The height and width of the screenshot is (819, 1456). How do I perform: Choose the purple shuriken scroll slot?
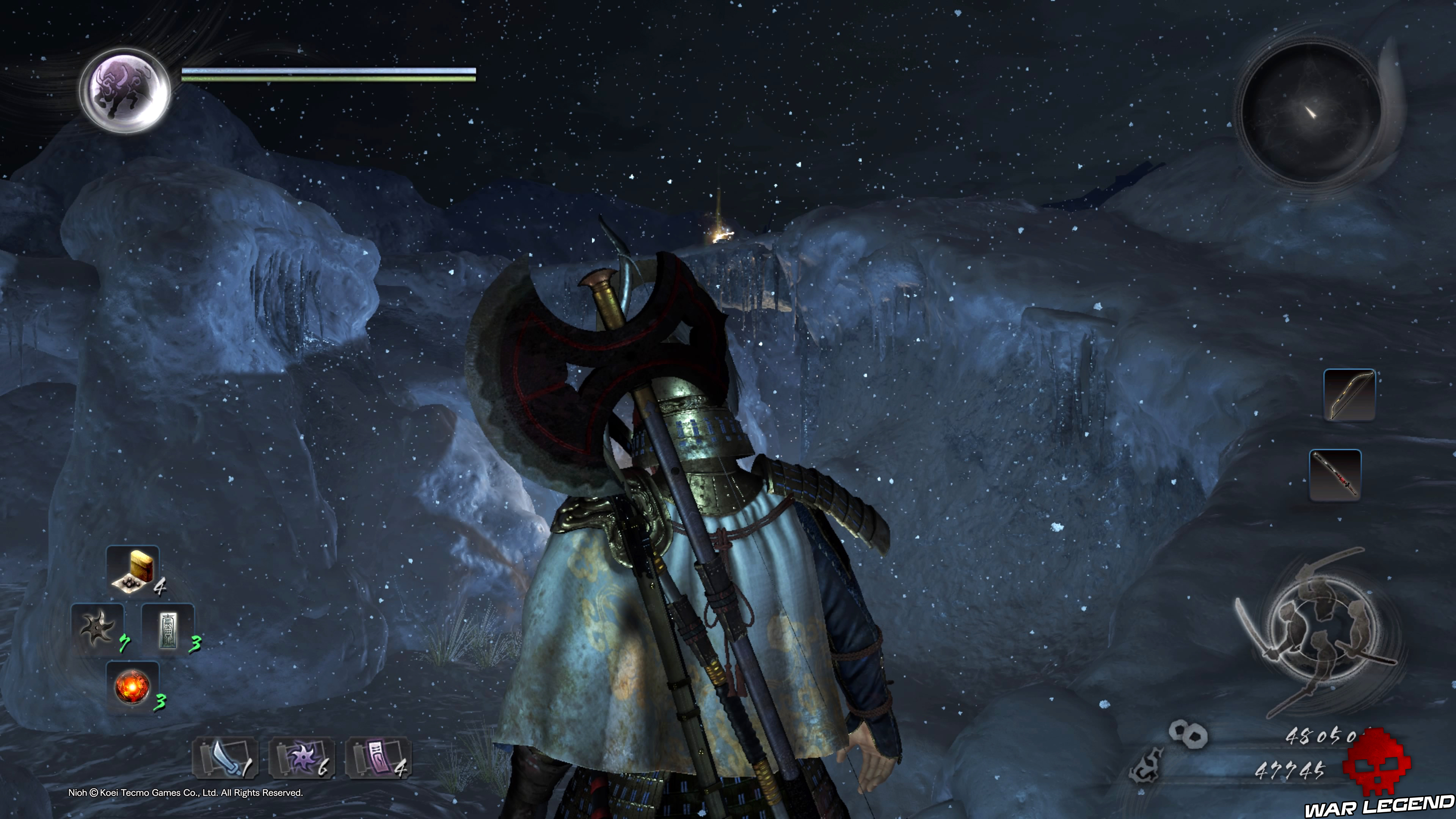click(302, 758)
